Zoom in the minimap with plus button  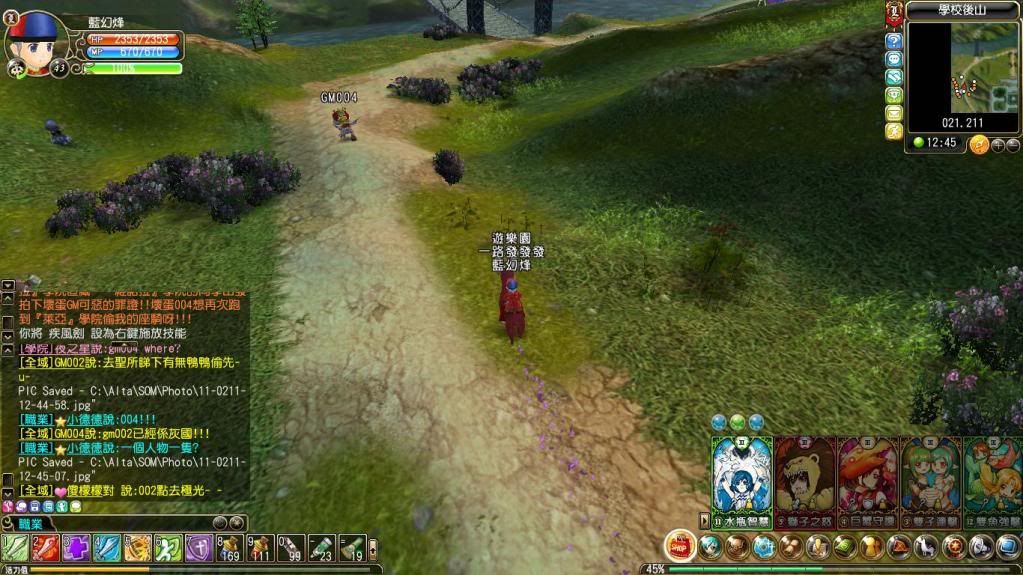pyautogui.click(x=997, y=145)
